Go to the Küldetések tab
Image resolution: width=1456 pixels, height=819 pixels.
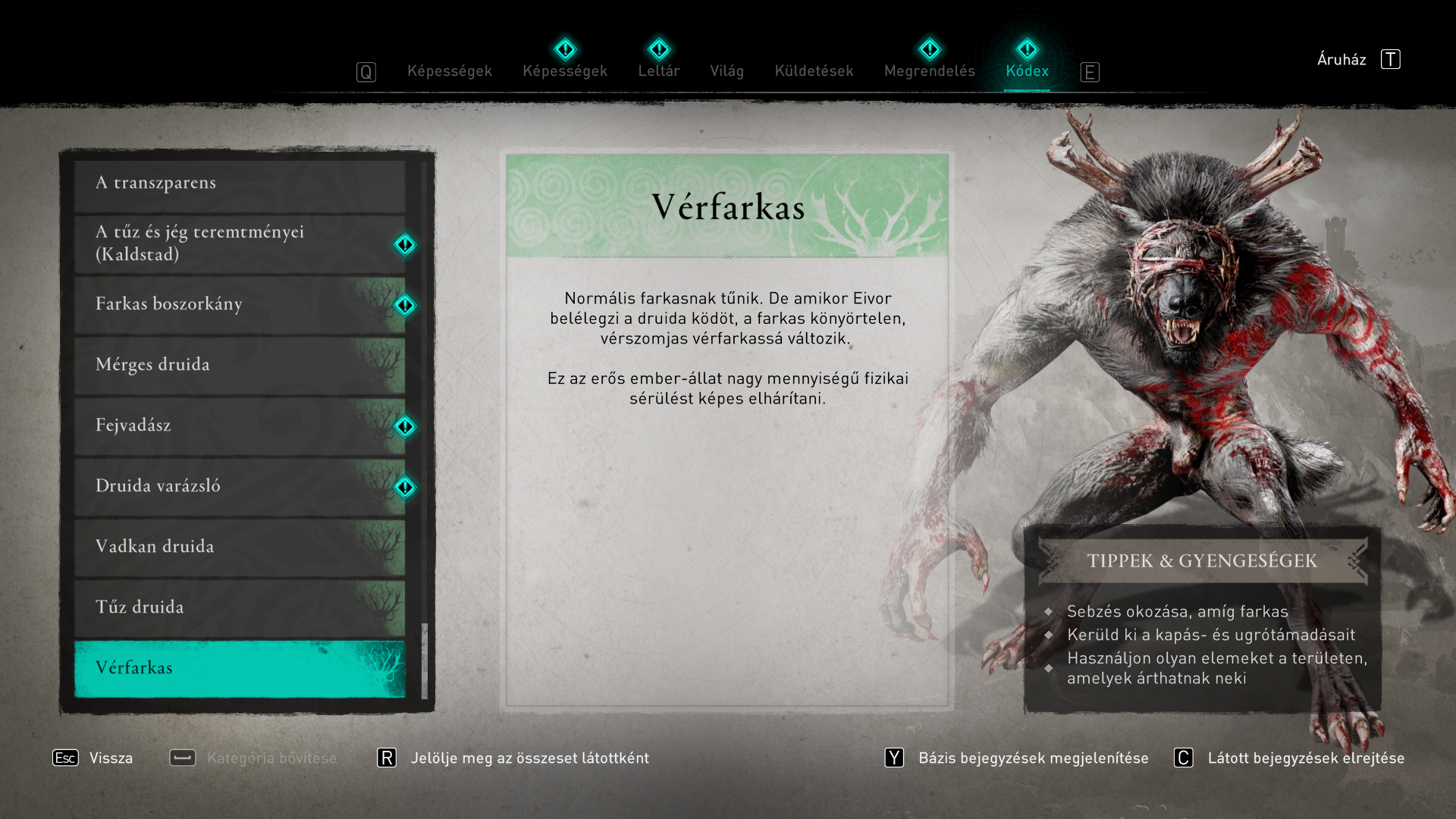[x=814, y=71]
